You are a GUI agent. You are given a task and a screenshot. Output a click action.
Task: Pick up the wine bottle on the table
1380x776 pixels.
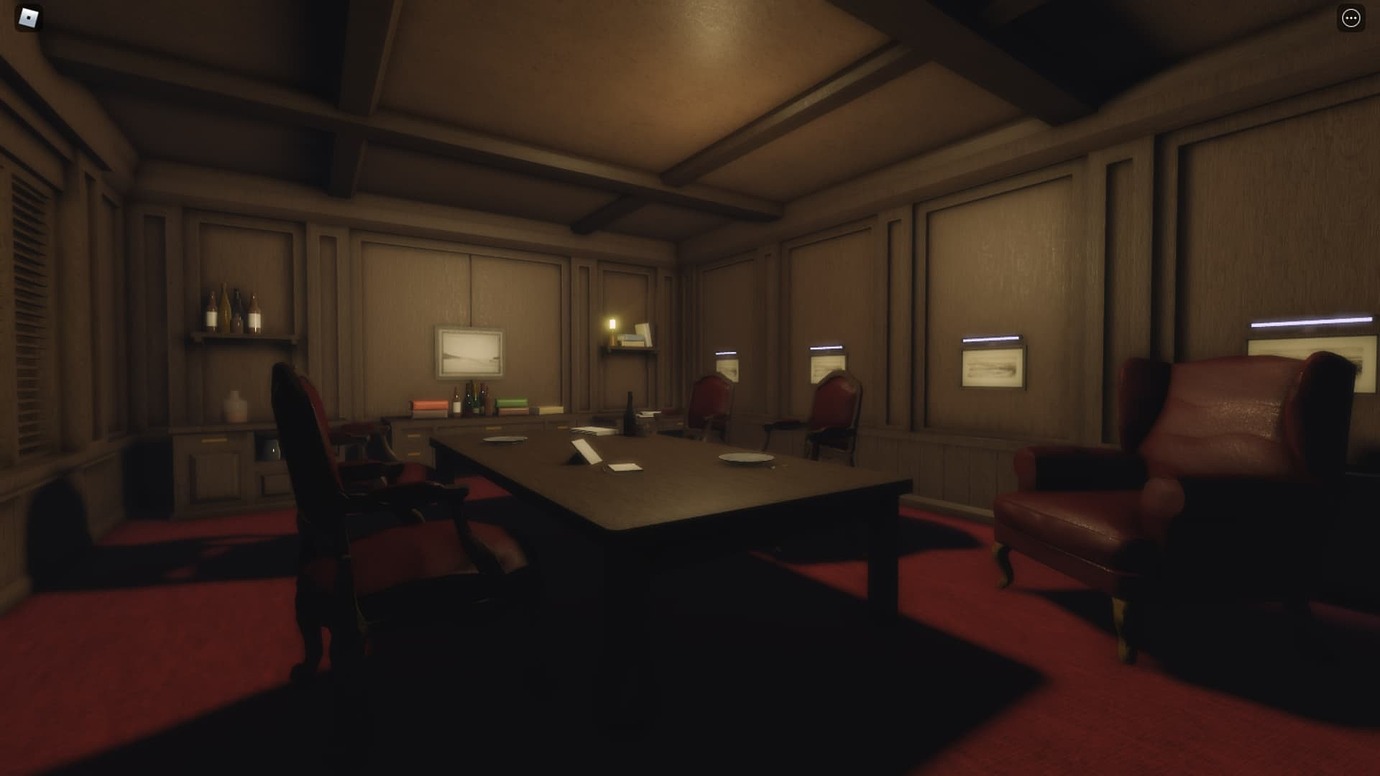pyautogui.click(x=629, y=412)
